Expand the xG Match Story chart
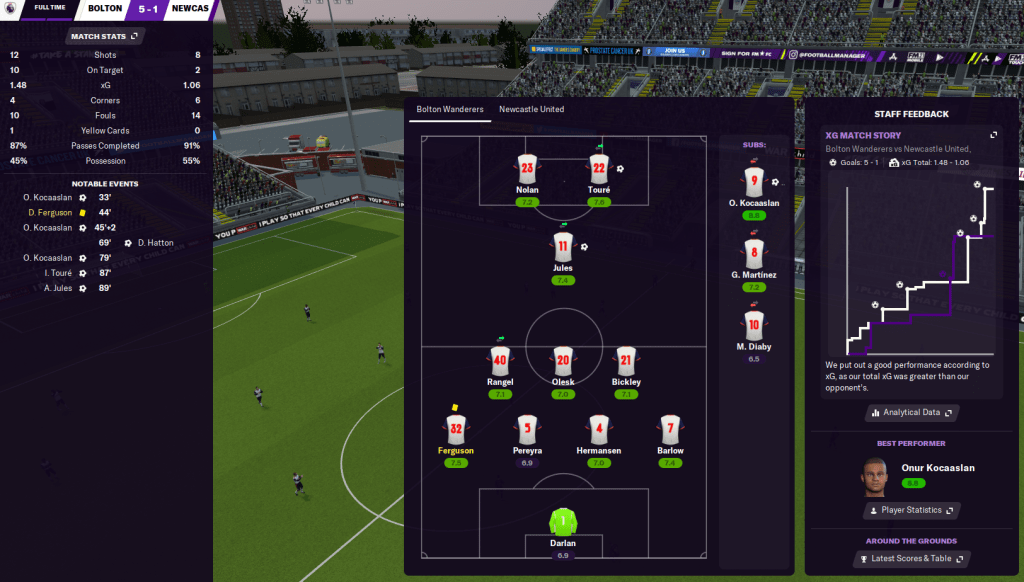 [993, 135]
